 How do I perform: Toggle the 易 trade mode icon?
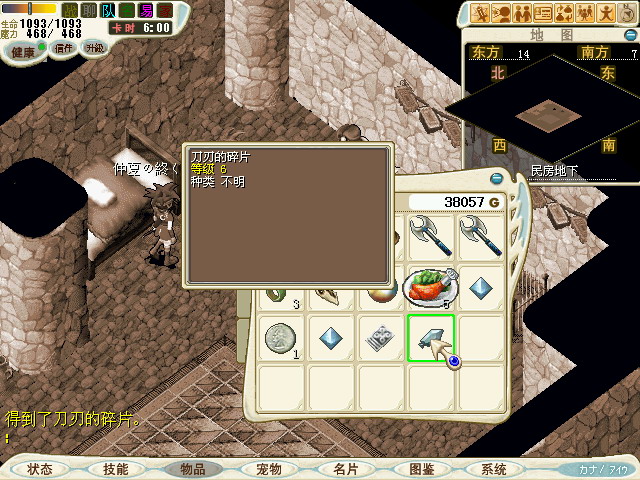tap(146, 9)
